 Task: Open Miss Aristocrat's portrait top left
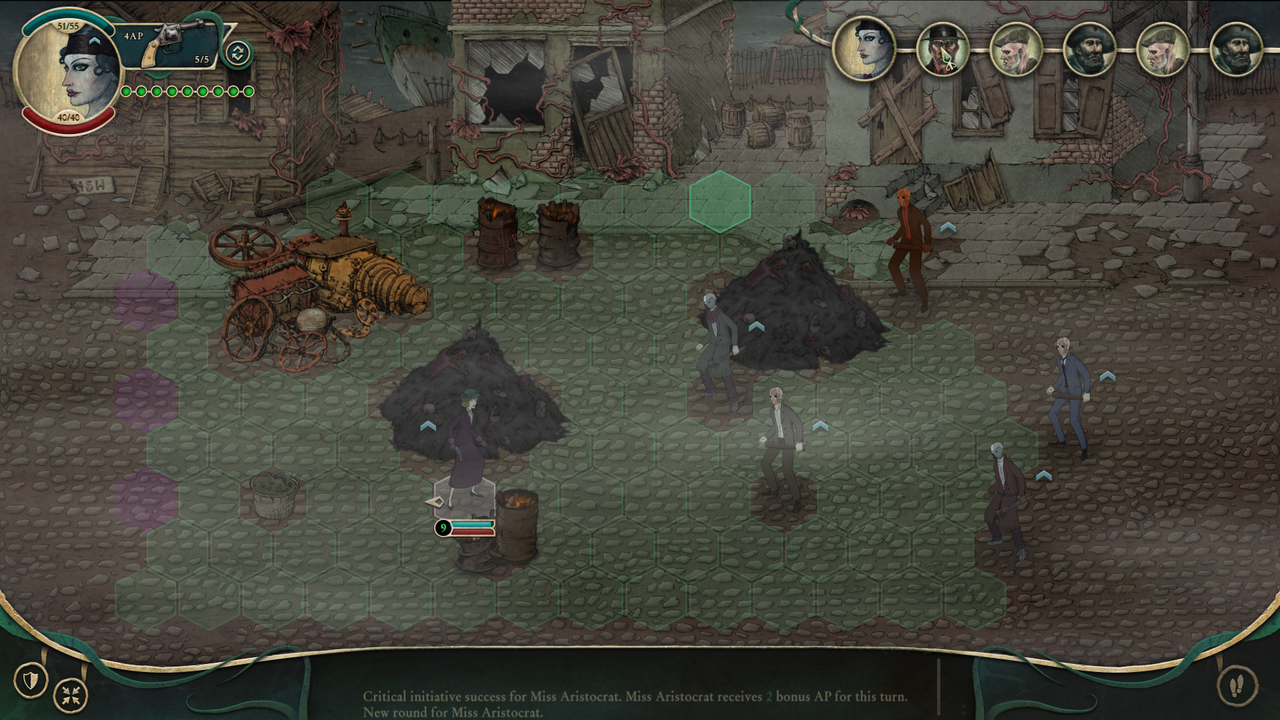coord(67,67)
